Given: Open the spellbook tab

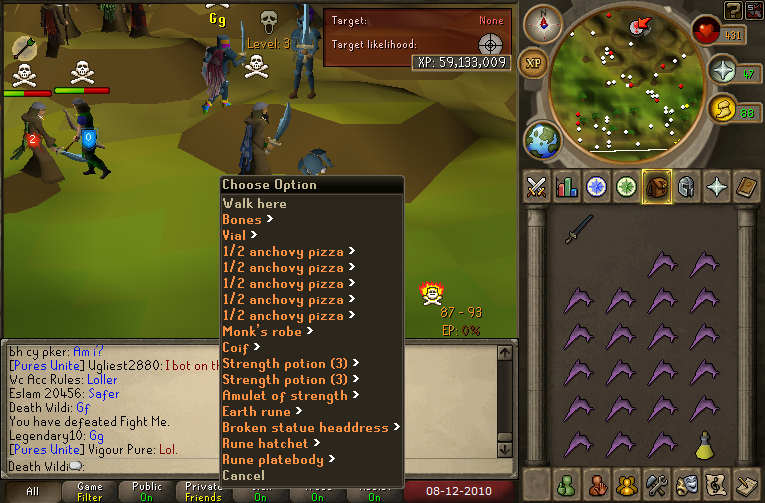Looking at the screenshot, I should pos(747,187).
